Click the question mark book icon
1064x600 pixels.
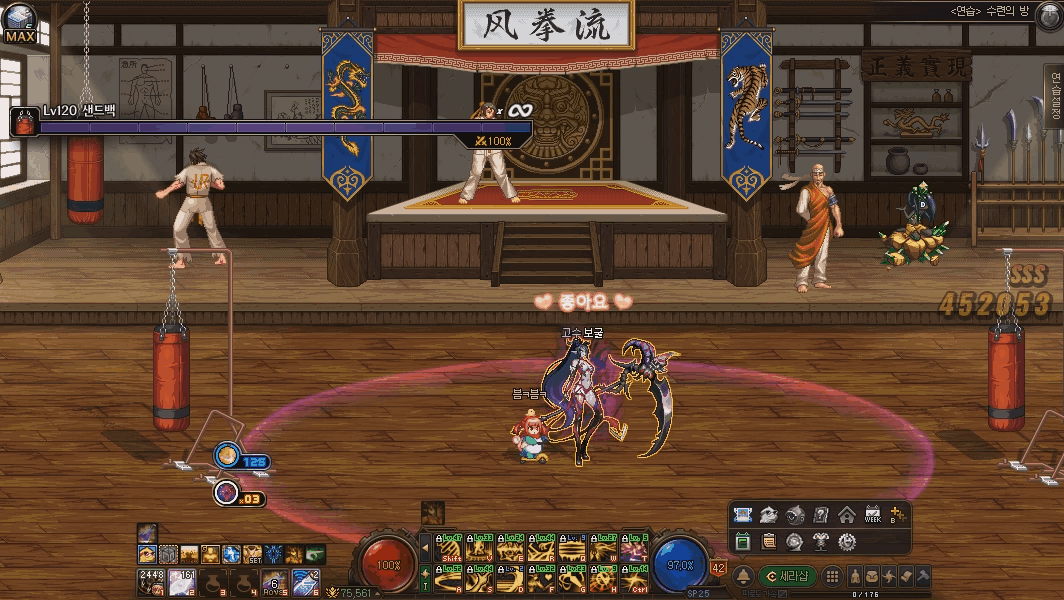[820, 515]
